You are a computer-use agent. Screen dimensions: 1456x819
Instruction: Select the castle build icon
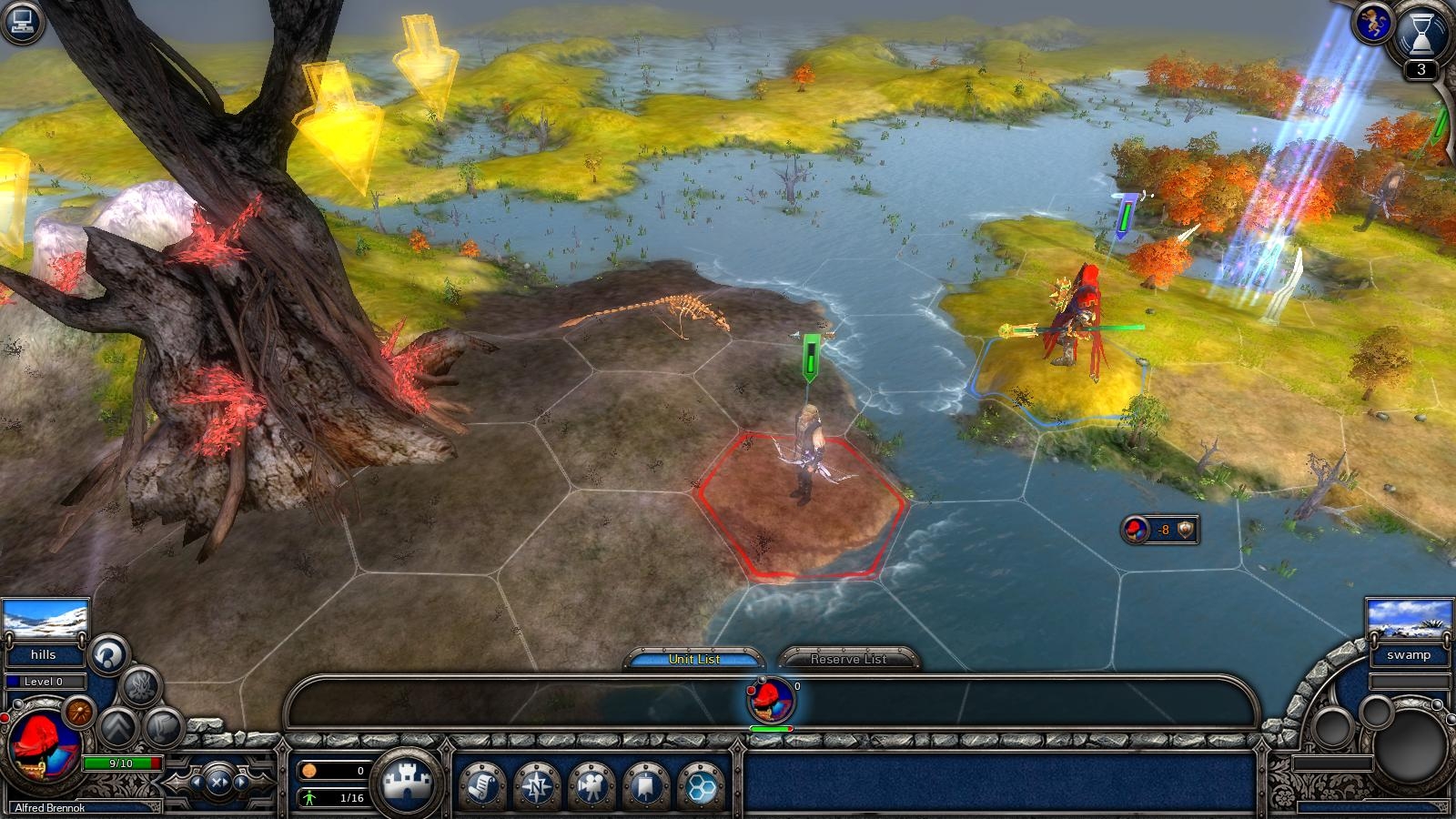(408, 780)
